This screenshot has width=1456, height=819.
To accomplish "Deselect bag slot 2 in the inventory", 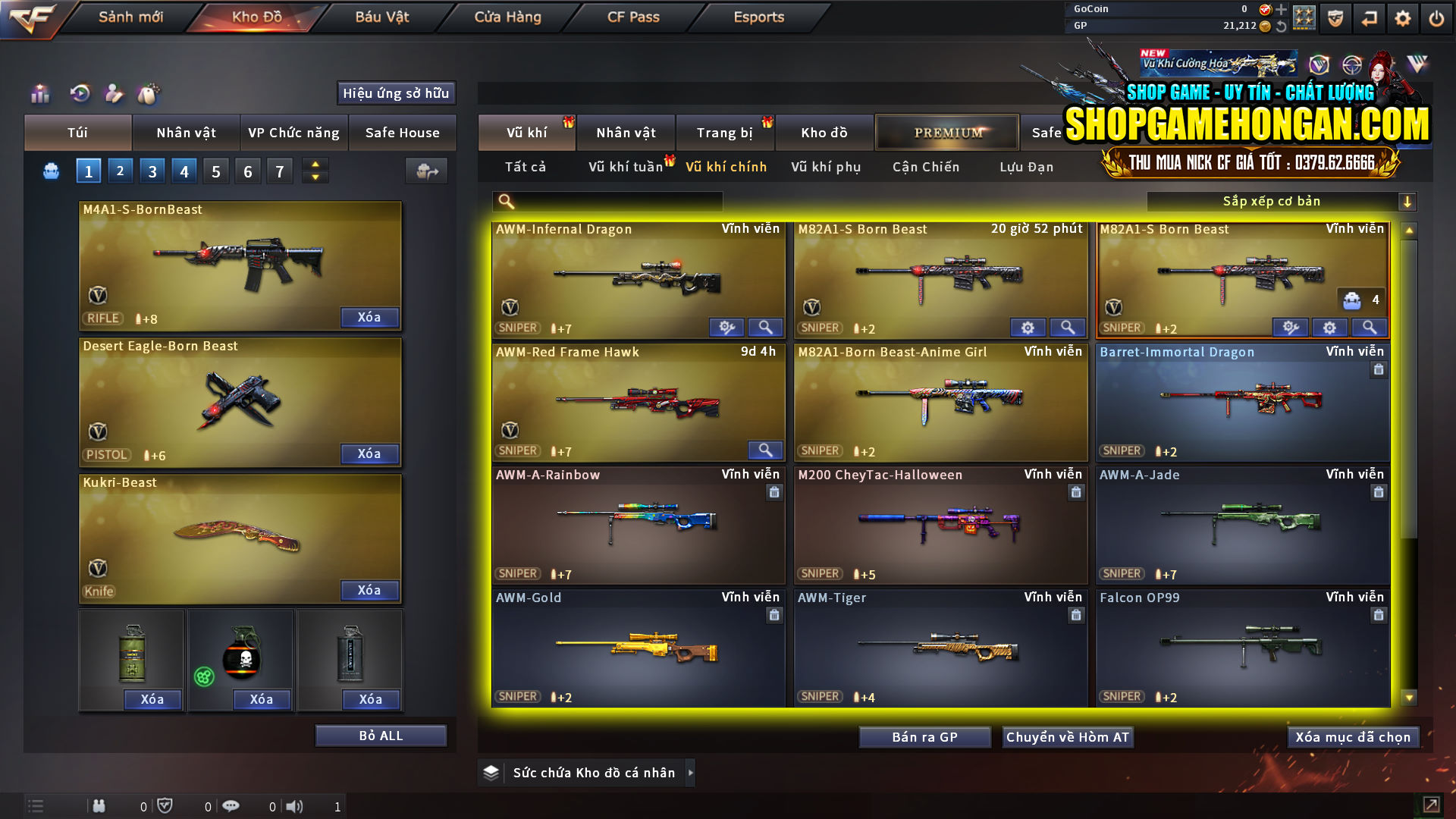I will 120,171.
